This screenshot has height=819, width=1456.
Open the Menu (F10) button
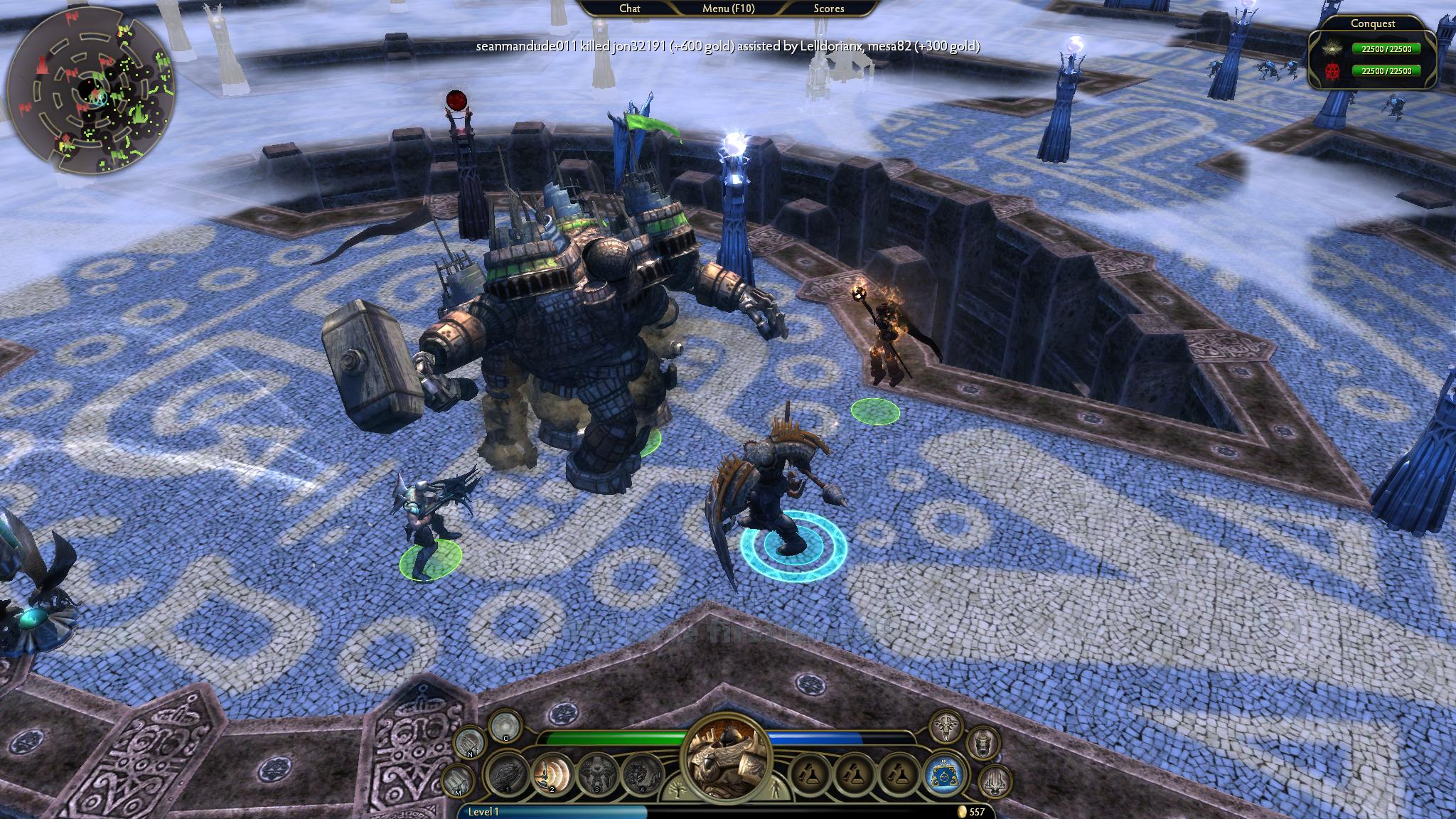coord(728,9)
